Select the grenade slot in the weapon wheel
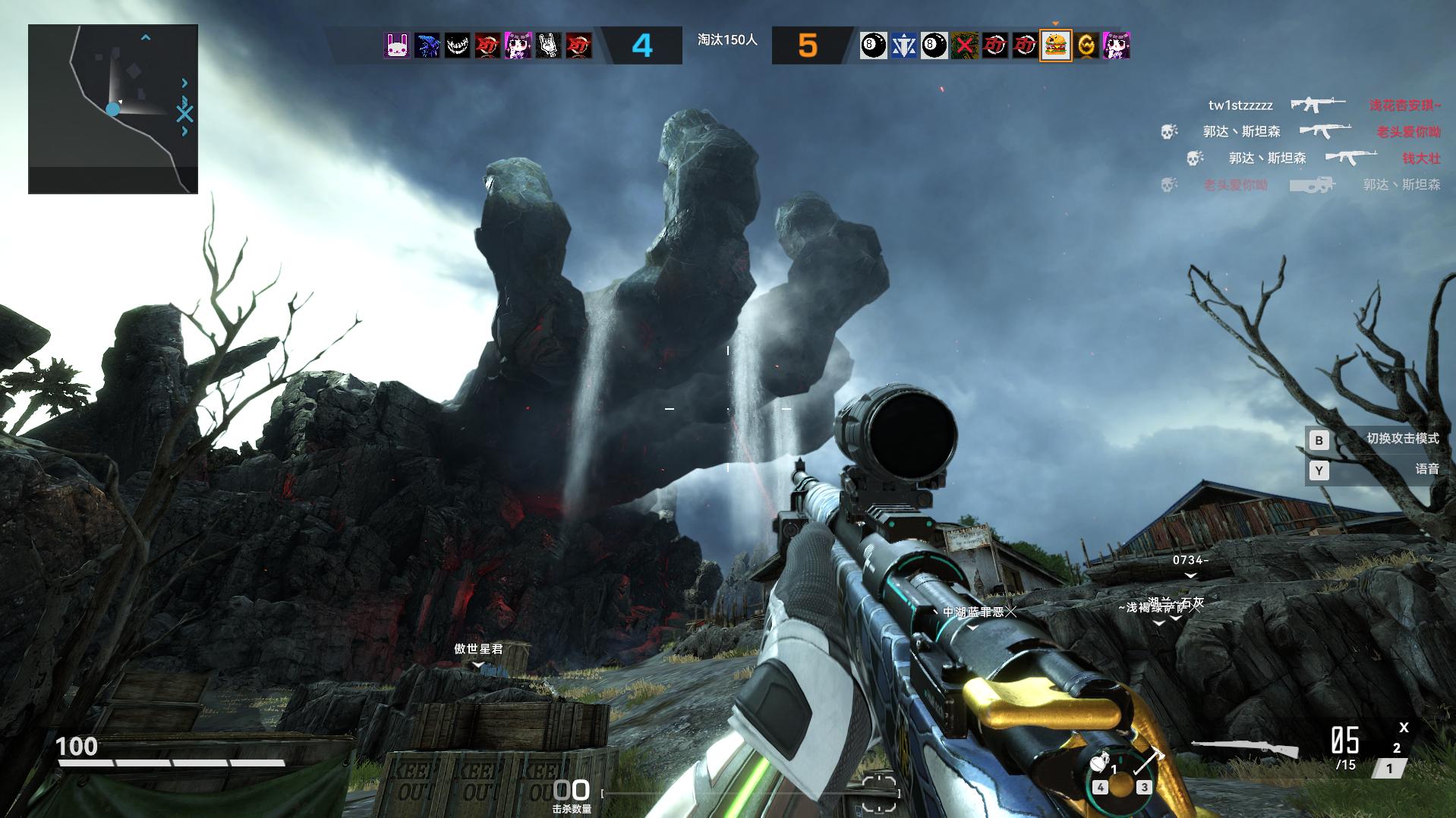The width and height of the screenshot is (1456, 818). click(1098, 764)
